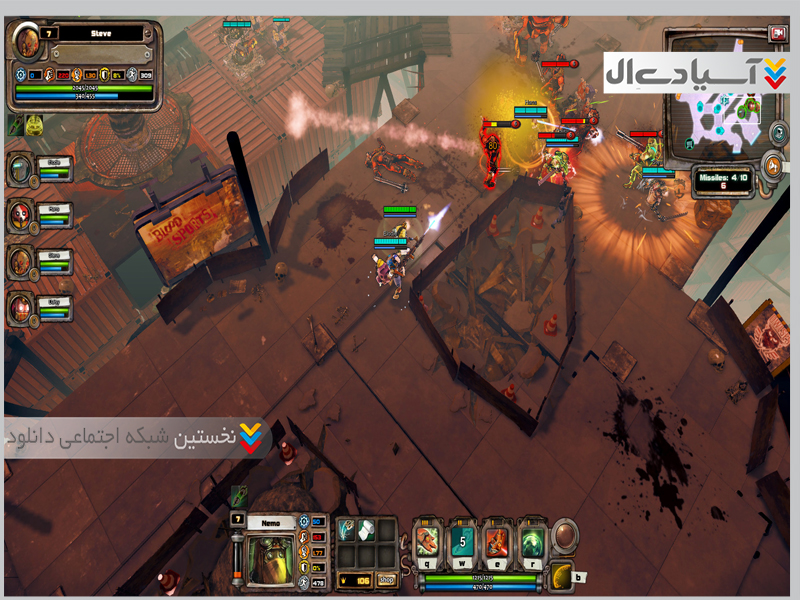This screenshot has height=600, width=800.
Task: Select the scroll item in inventory
Action: 365,532
